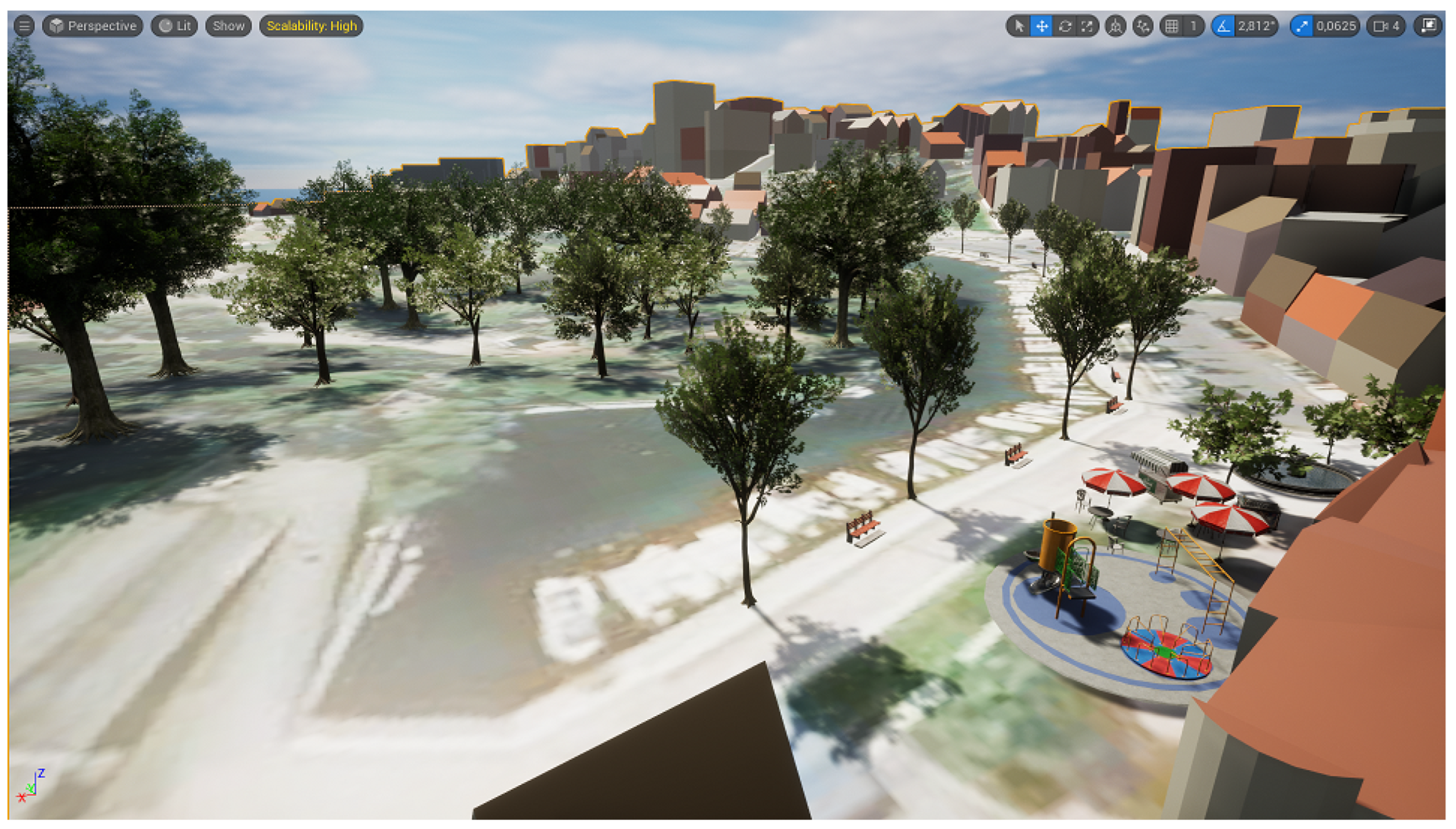
Task: Open the 2,812° rotation snap dropdown
Action: (1257, 26)
